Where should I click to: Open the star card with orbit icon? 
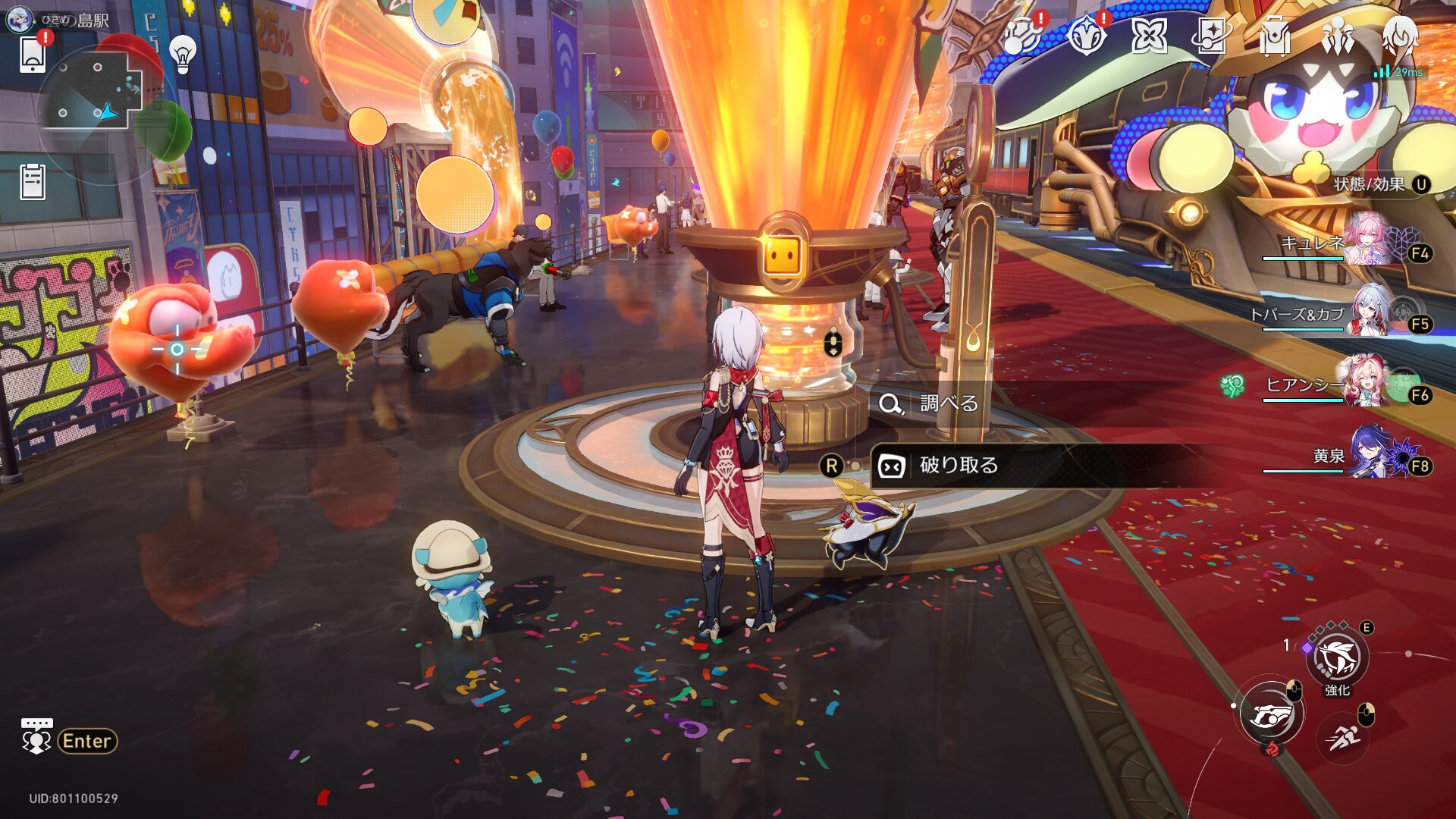point(1210,36)
